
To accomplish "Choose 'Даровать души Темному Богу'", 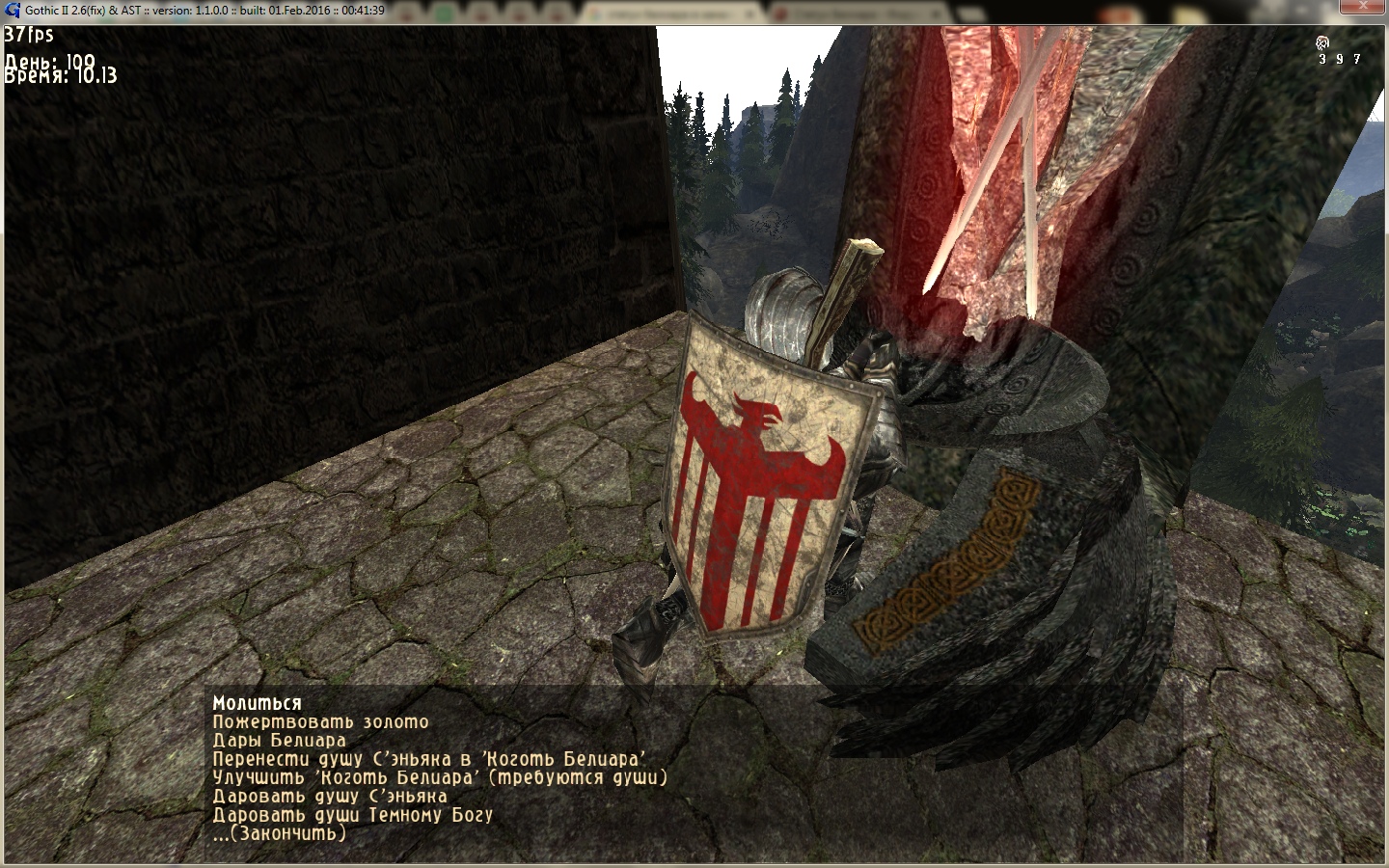I will (x=352, y=814).
